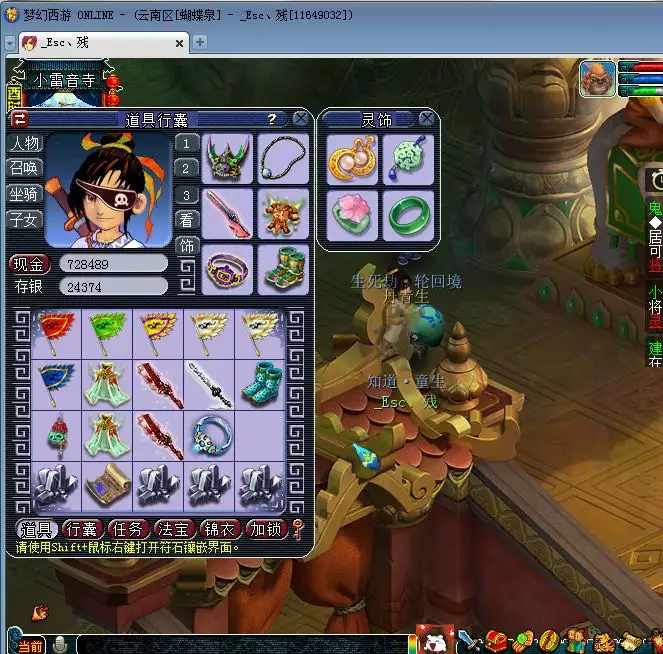Select the equipped green boots slot
This screenshot has height=654, width=663.
point(284,269)
